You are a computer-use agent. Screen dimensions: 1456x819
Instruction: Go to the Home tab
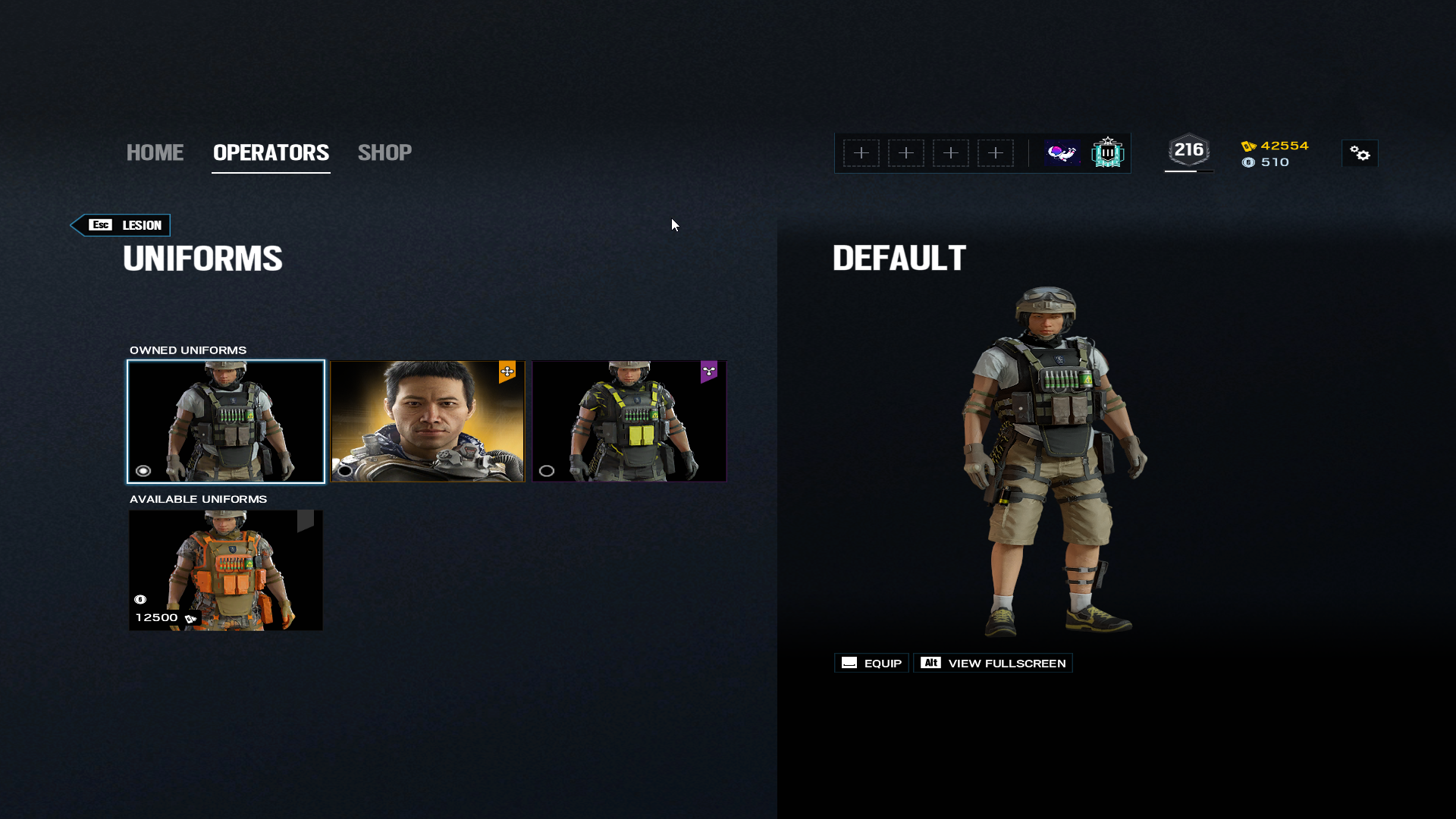pyautogui.click(x=155, y=152)
